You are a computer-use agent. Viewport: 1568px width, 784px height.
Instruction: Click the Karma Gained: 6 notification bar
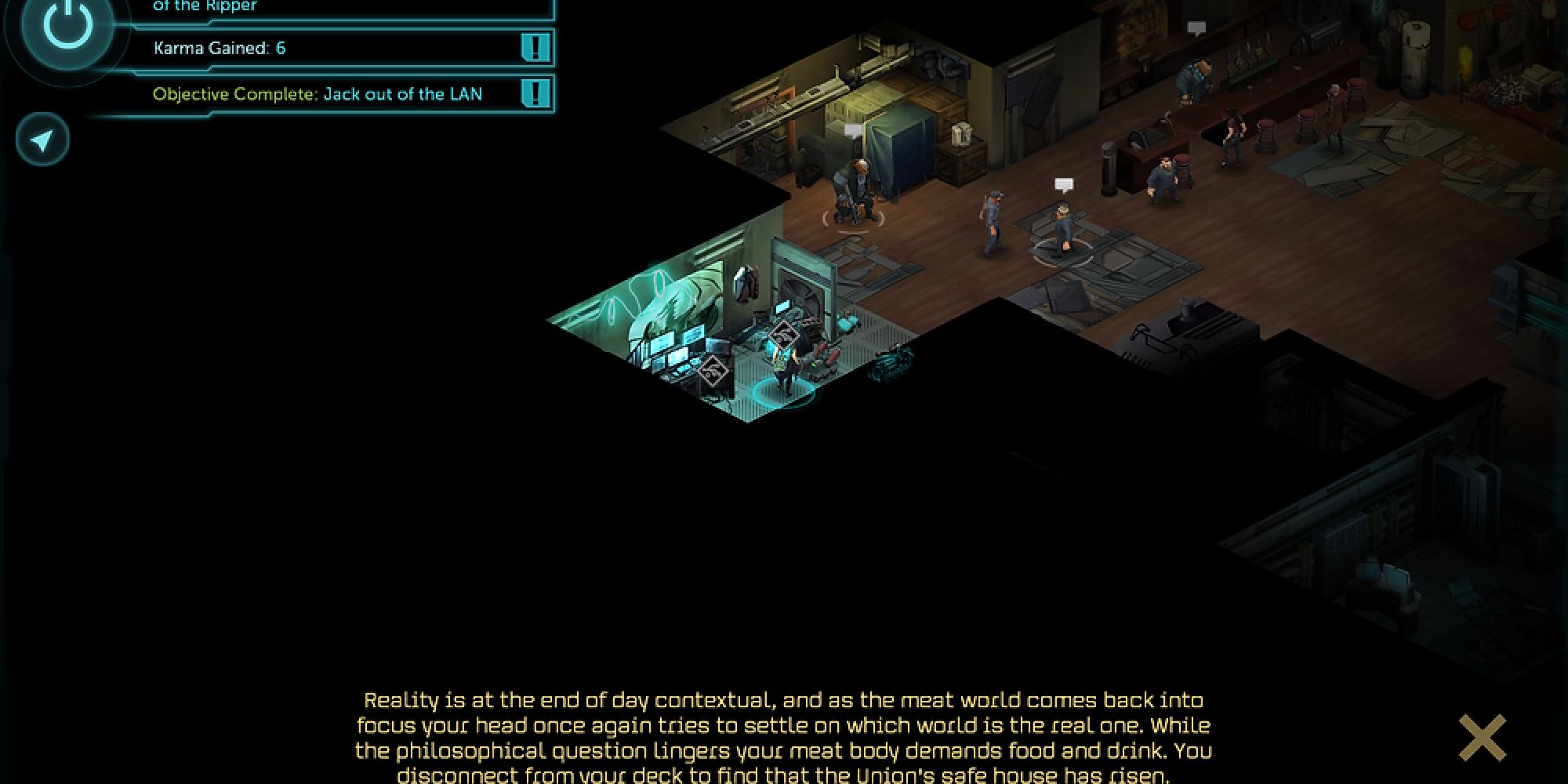click(329, 49)
